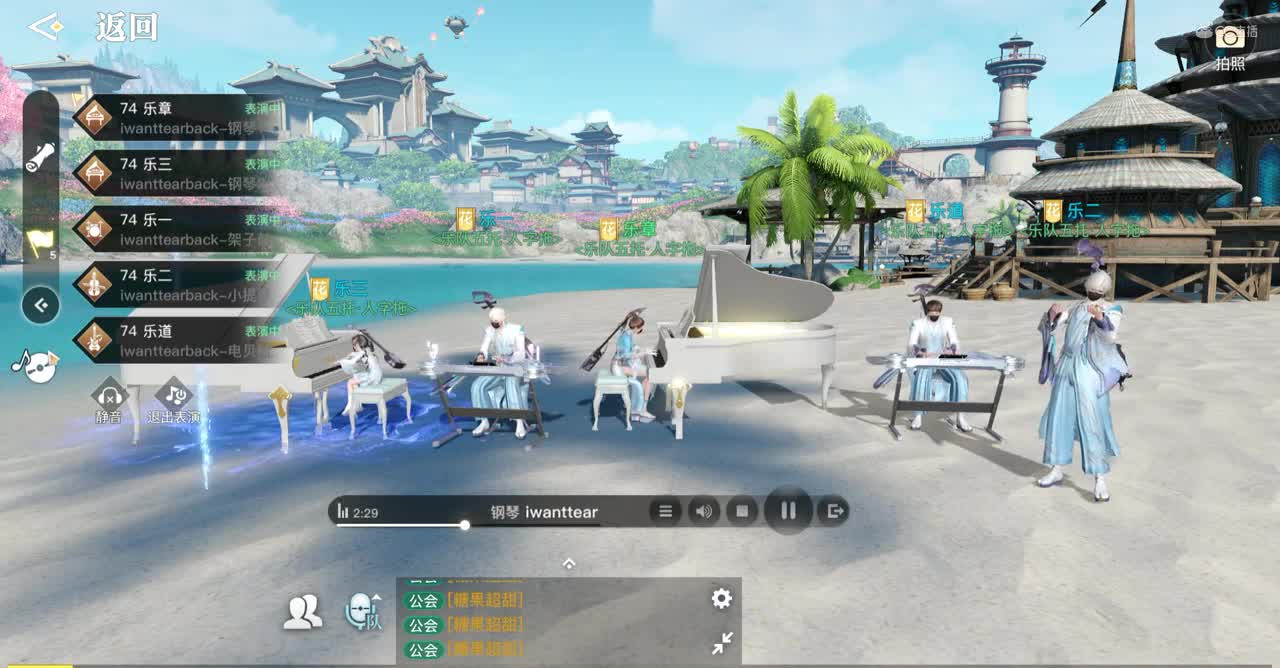Collapse the side panel with the arrow button

click(40, 305)
